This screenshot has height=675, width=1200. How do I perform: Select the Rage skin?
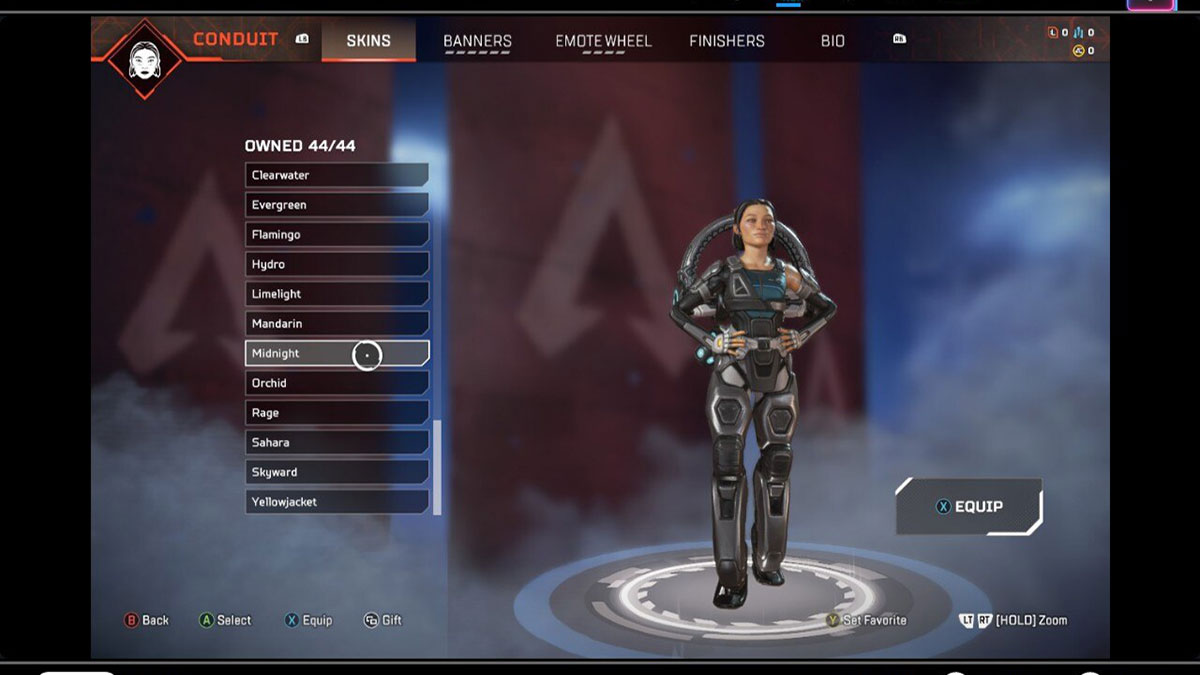336,413
